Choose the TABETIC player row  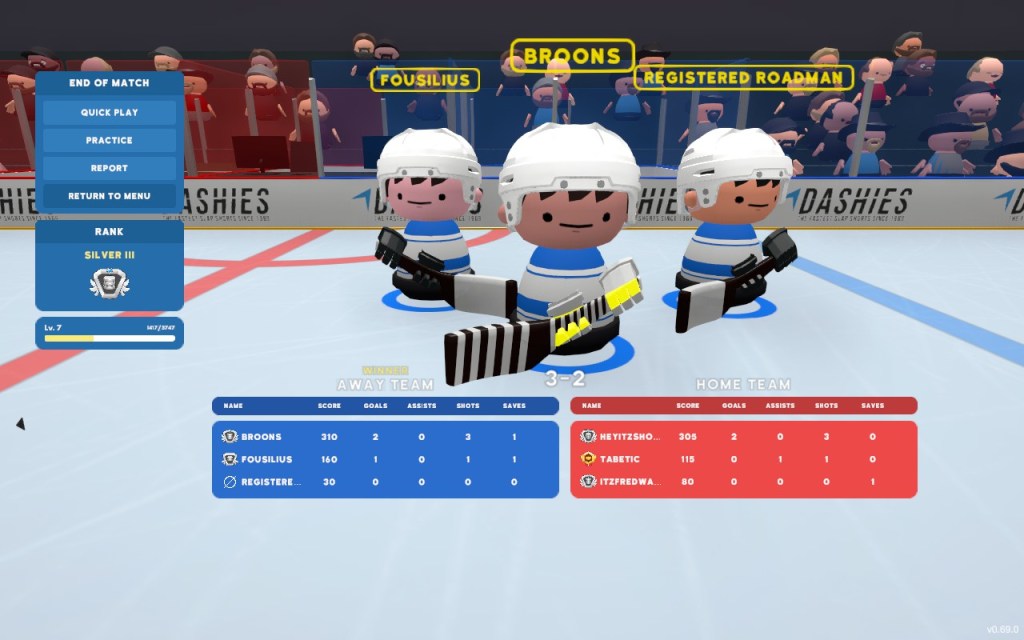click(x=743, y=460)
